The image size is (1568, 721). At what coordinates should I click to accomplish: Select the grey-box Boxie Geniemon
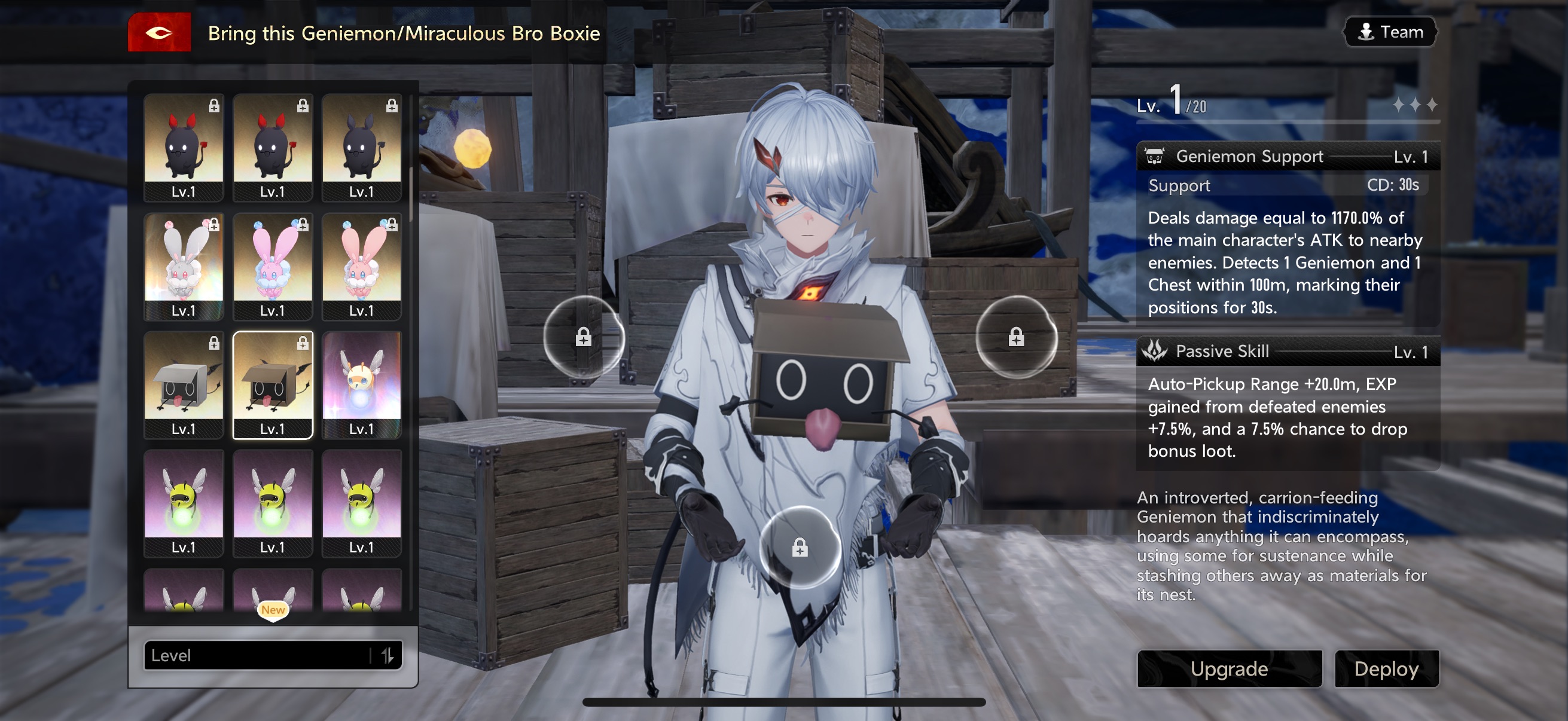point(183,384)
